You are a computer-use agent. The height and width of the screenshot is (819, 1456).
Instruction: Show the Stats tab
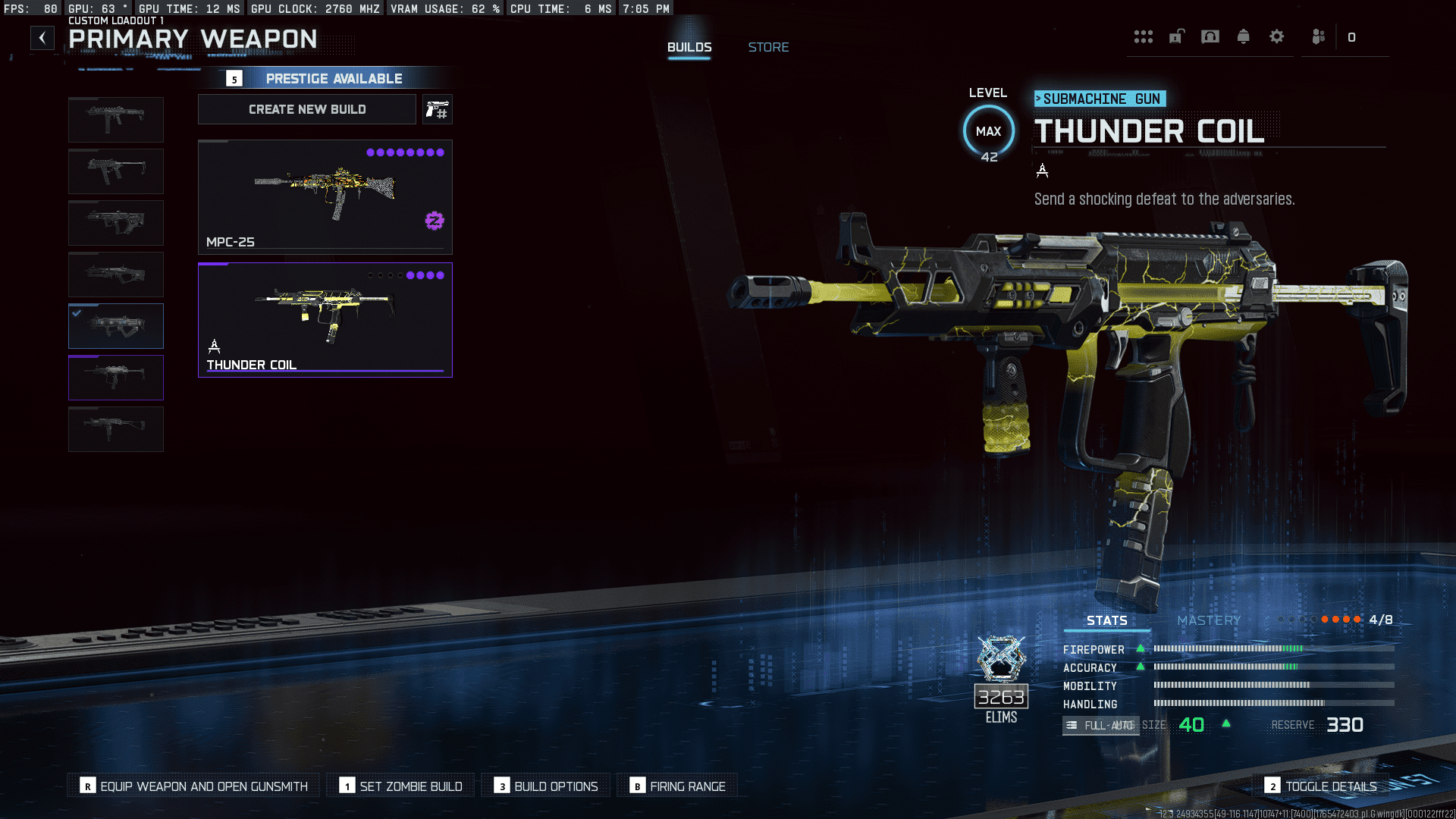[x=1106, y=620]
